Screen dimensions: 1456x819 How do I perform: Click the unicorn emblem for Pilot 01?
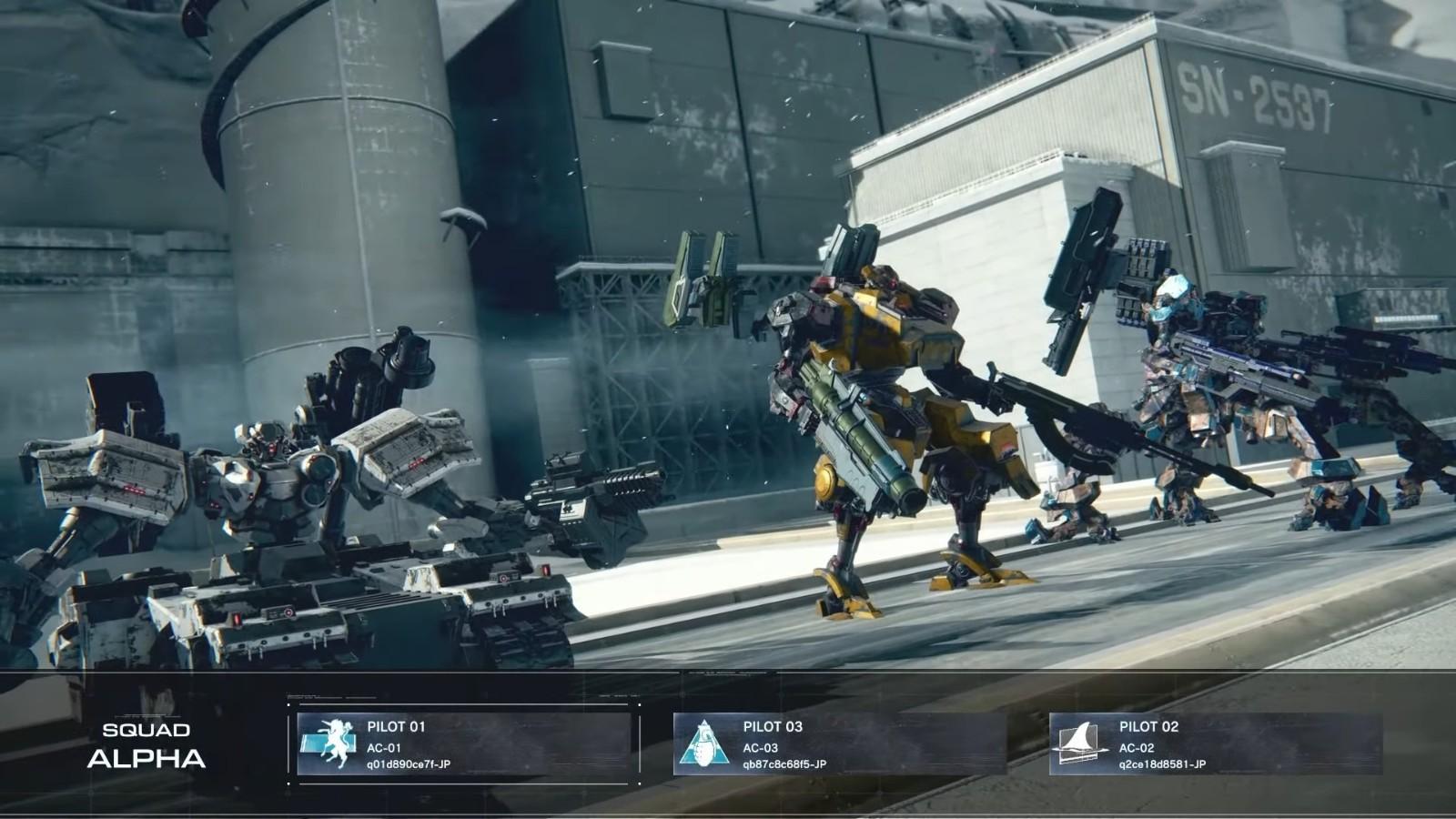tap(329, 743)
